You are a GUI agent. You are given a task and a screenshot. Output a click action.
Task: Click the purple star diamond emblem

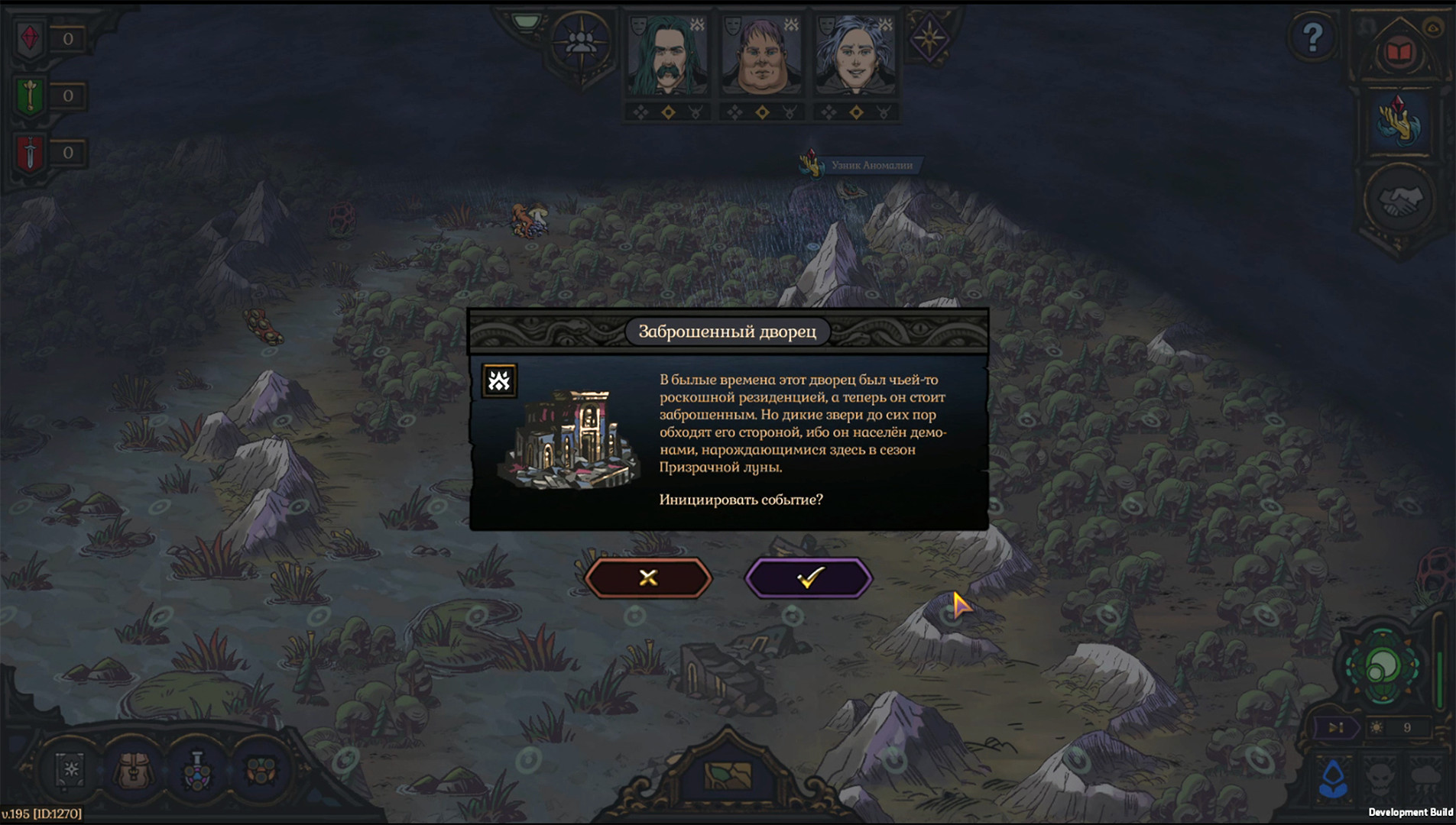pos(929,37)
